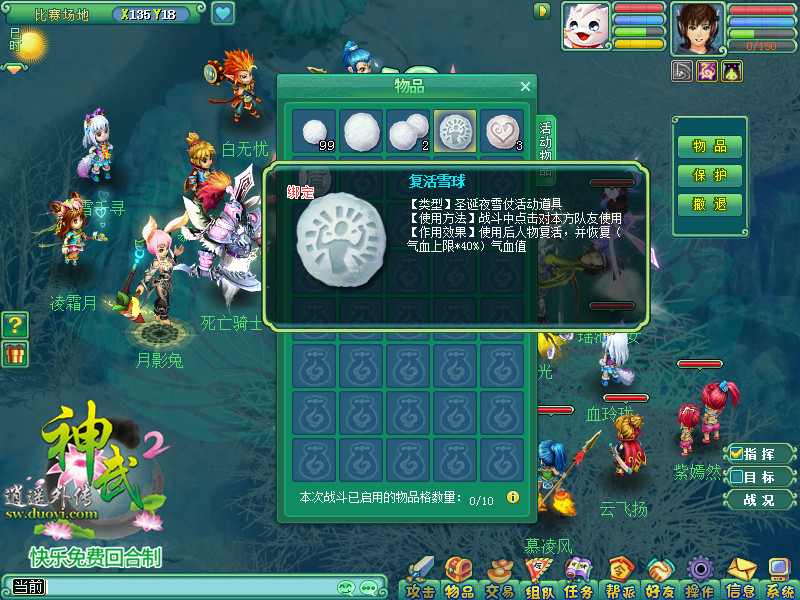Choose the 物品 battle command button
Viewport: 800px width, 600px height.
pos(710,146)
